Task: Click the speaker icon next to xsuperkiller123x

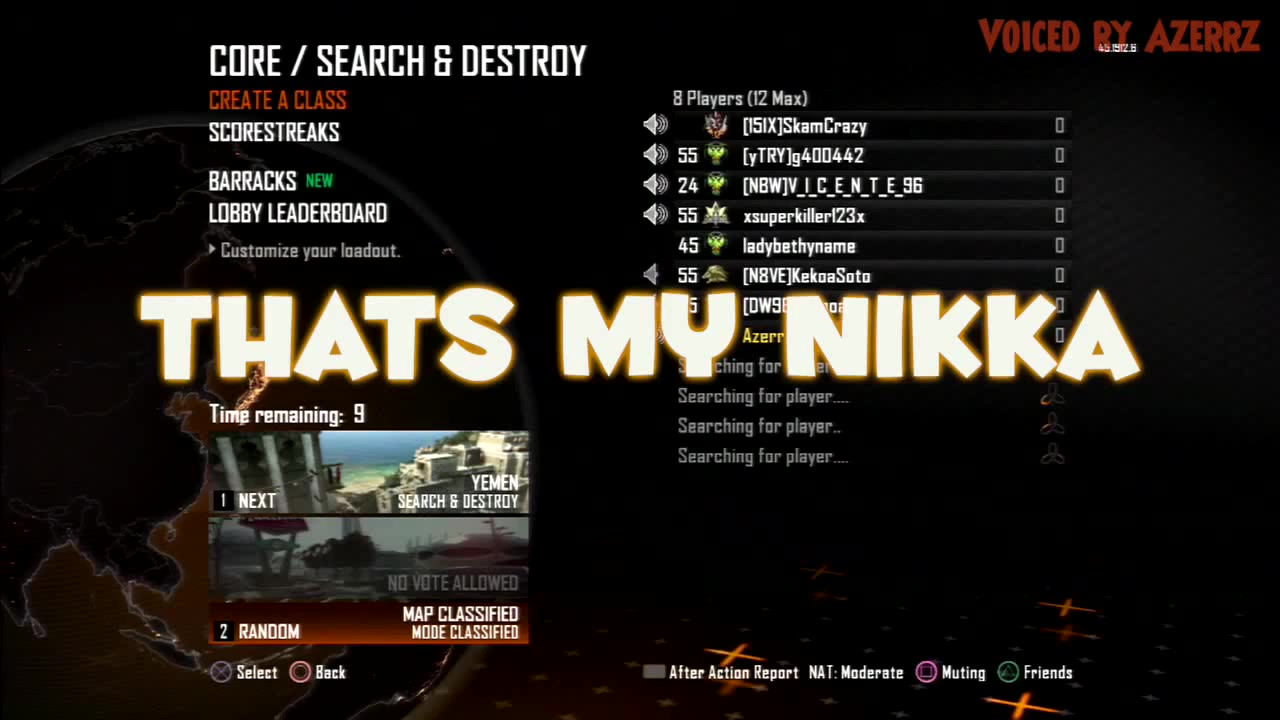Action: pos(655,215)
